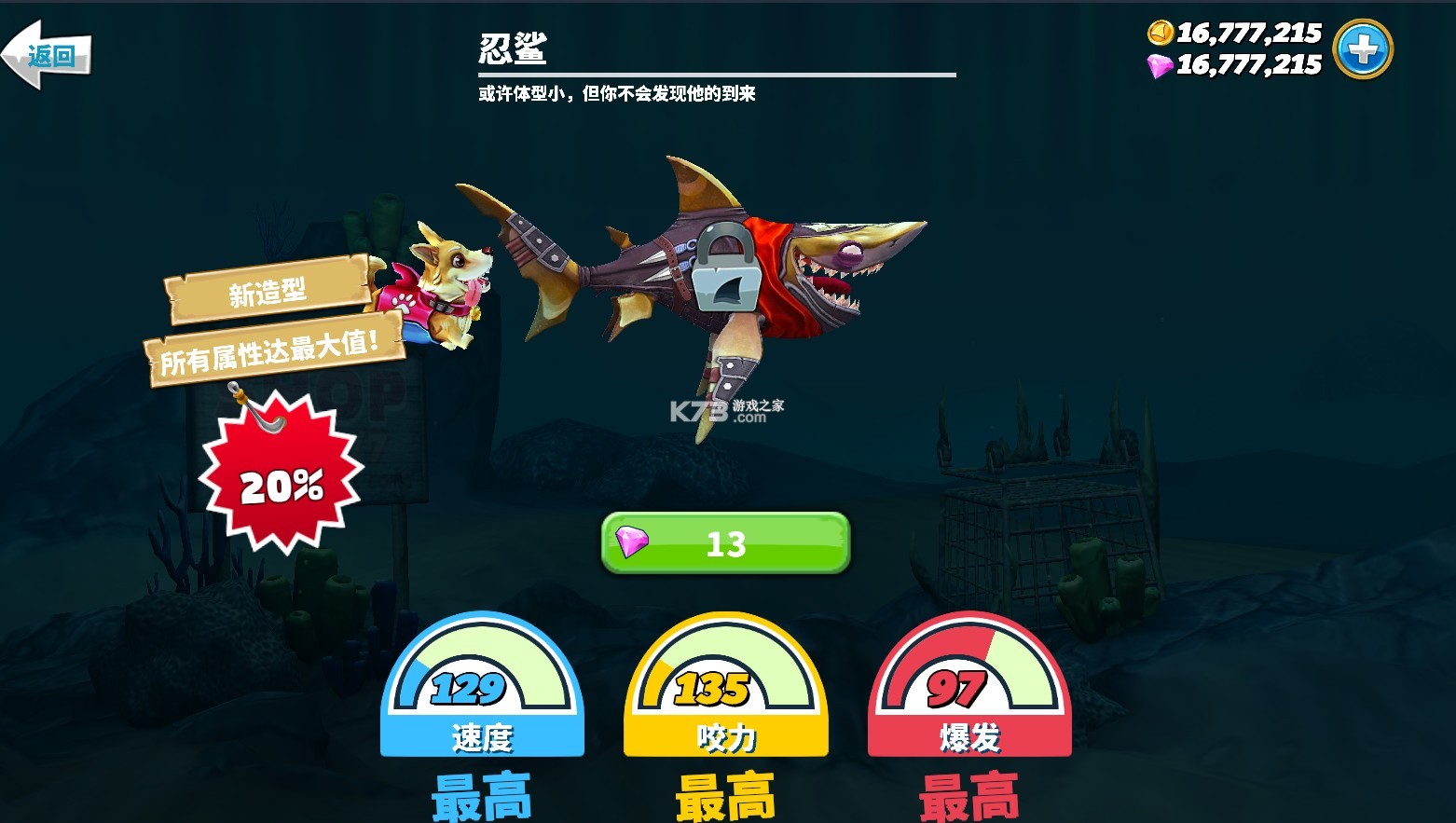Select the blue 速度 speed gauge
Image resolution: width=1456 pixels, height=823 pixels.
coord(481,690)
